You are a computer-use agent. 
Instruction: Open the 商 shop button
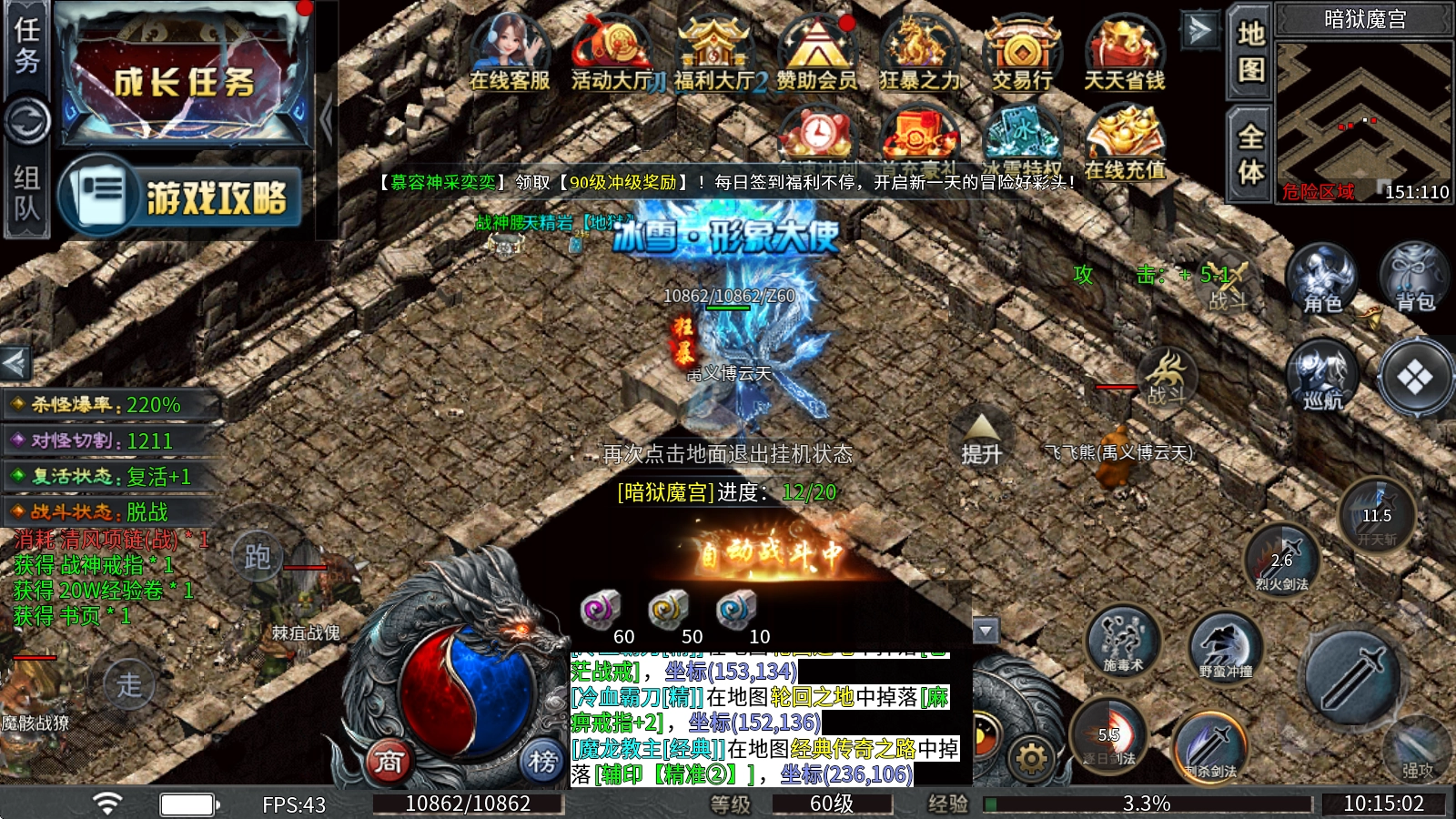[x=389, y=761]
